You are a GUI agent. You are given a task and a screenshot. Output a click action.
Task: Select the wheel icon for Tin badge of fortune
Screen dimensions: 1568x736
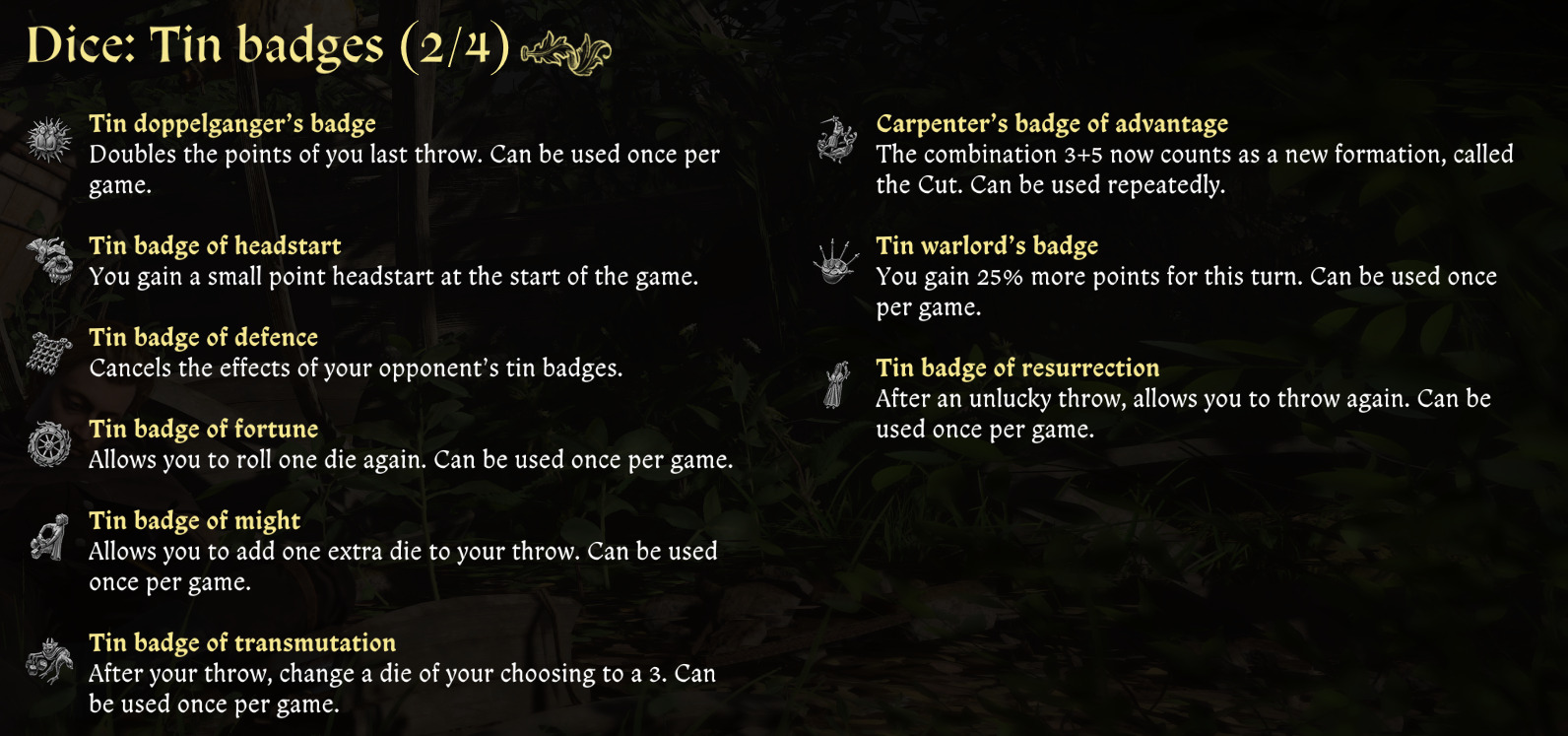(45, 441)
